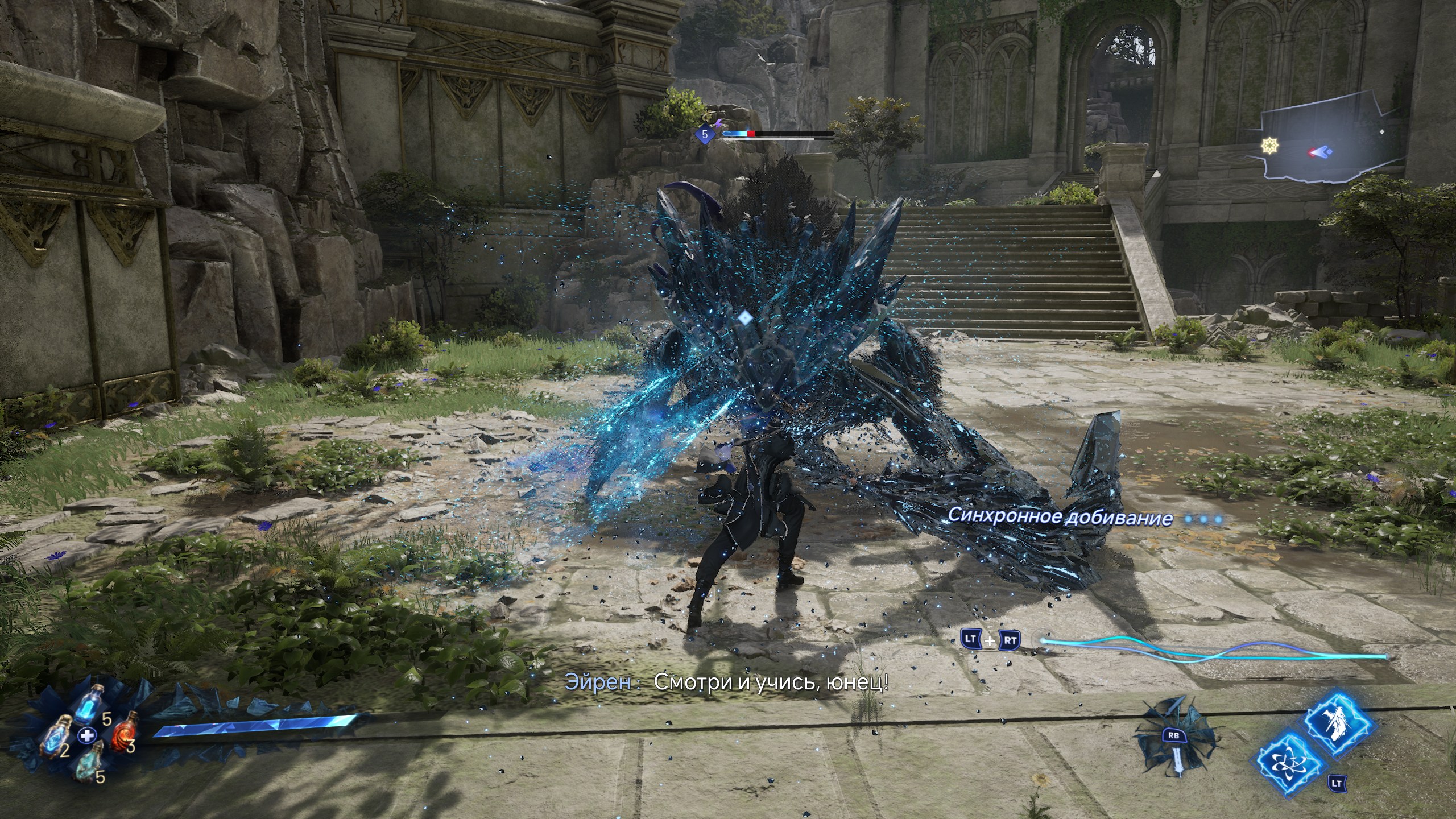
Task: Click the white plus icon between potions
Action: [87, 736]
